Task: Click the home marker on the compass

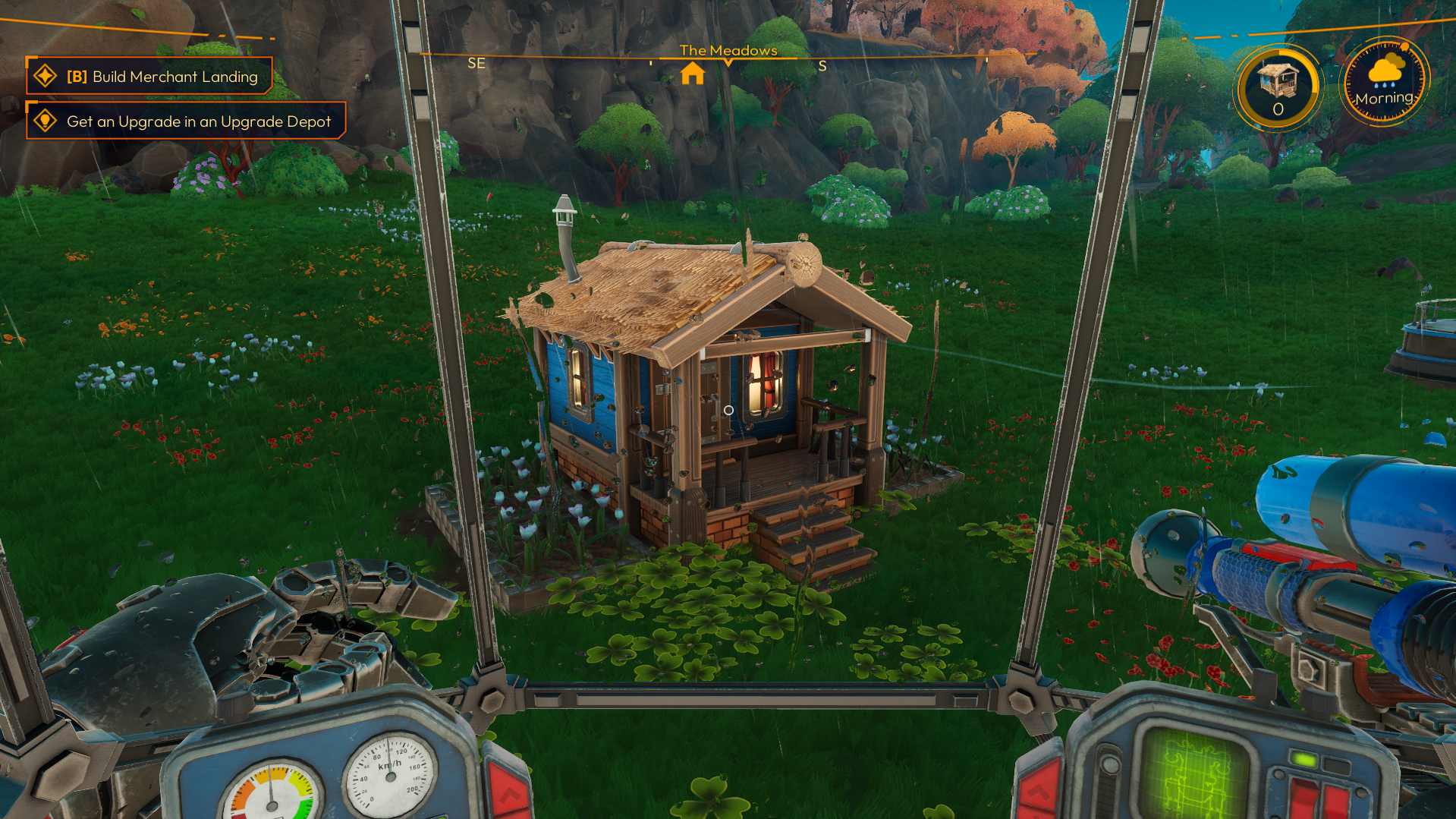Action: coord(693,74)
